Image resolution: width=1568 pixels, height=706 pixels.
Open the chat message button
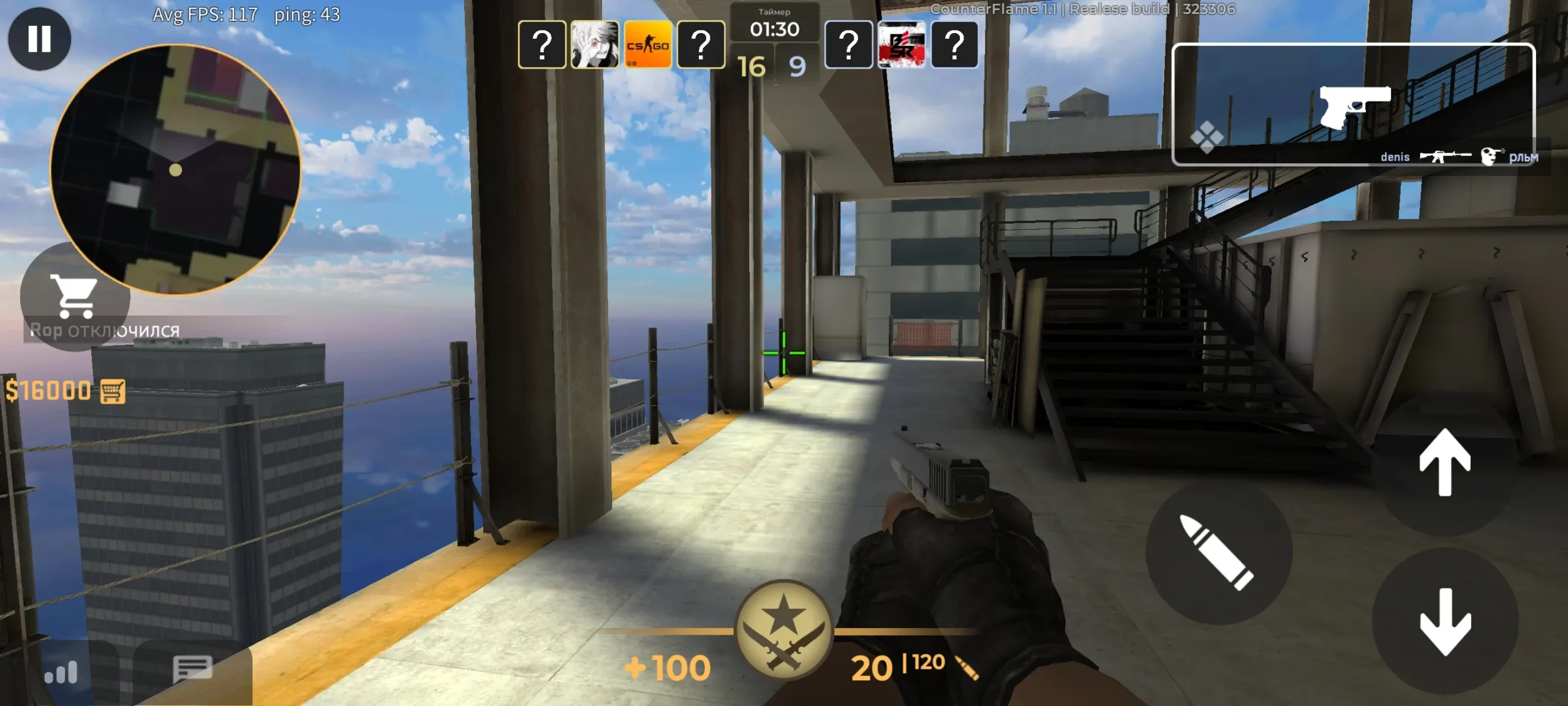(192, 668)
